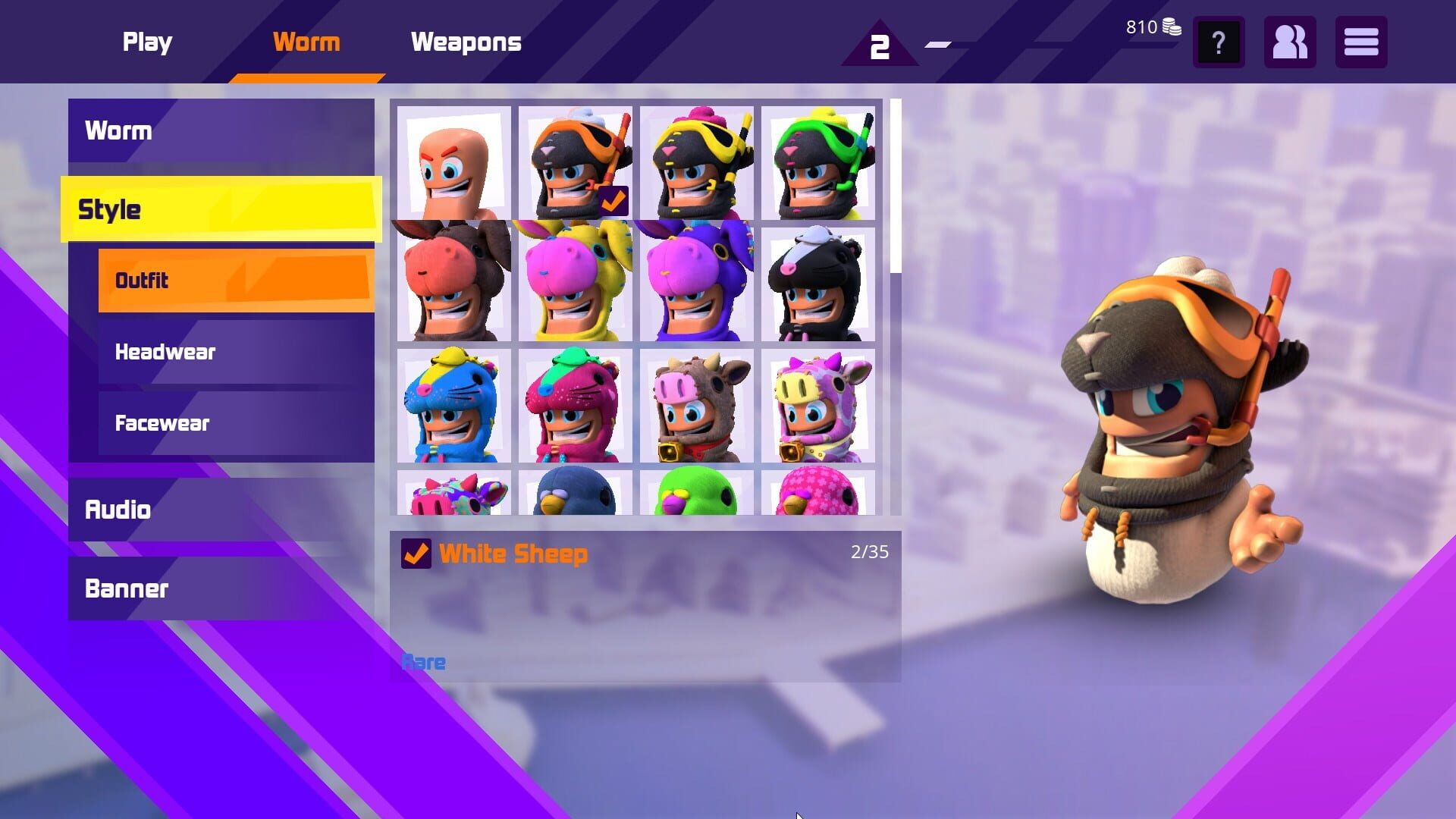Select the green sheep snorkel outfit
Screen dimensions: 1456x819
(x=817, y=162)
